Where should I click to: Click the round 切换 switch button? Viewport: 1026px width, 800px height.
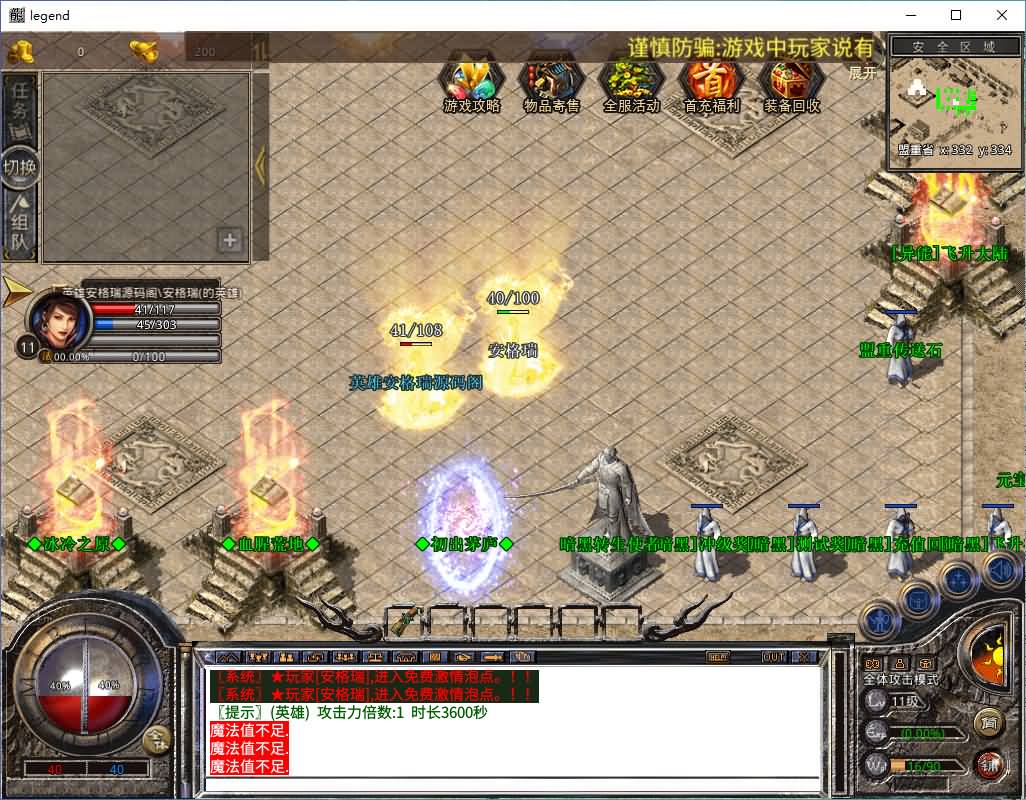tap(21, 168)
